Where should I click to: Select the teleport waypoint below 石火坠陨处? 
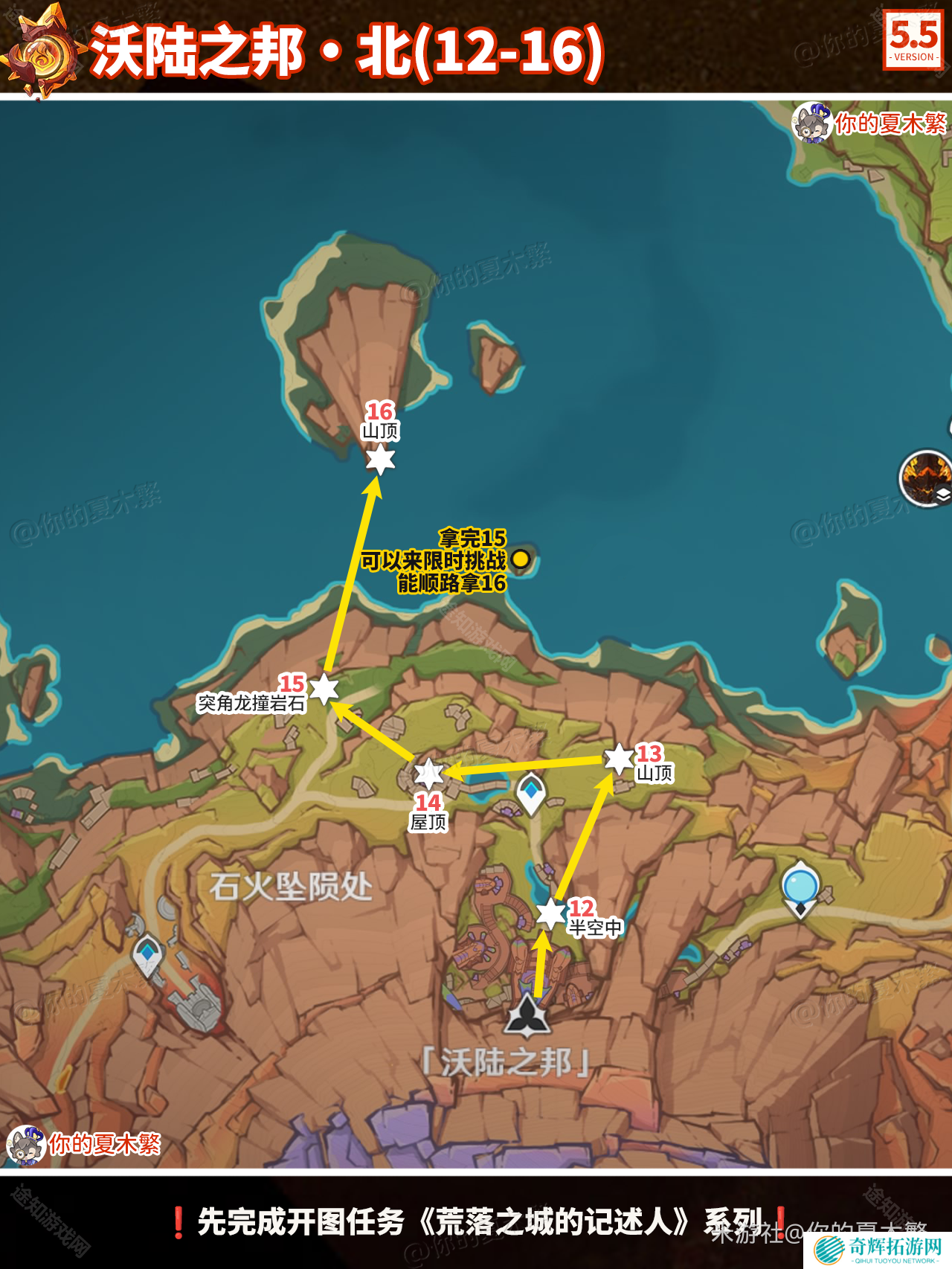[147, 954]
